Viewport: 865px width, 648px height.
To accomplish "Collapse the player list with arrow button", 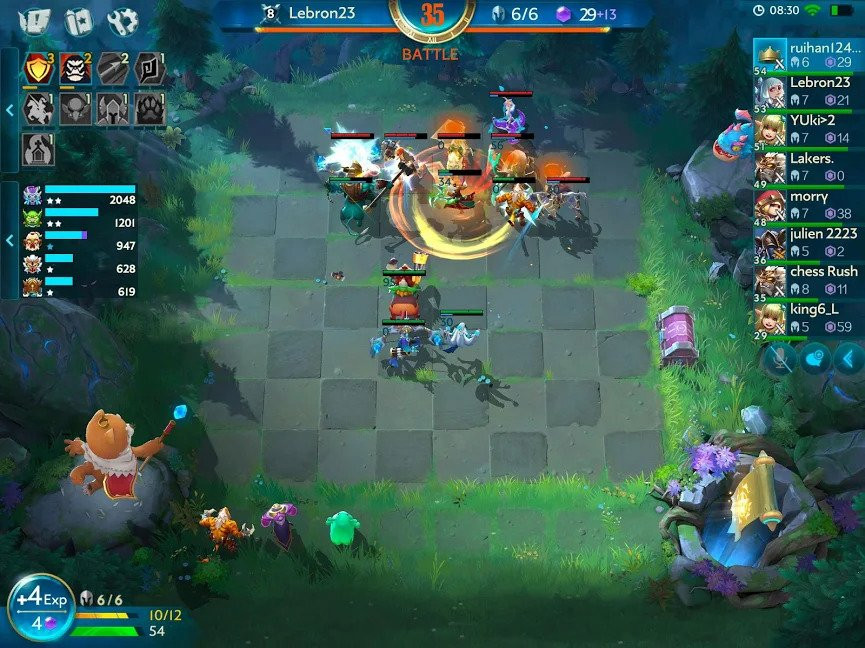I will 849,358.
